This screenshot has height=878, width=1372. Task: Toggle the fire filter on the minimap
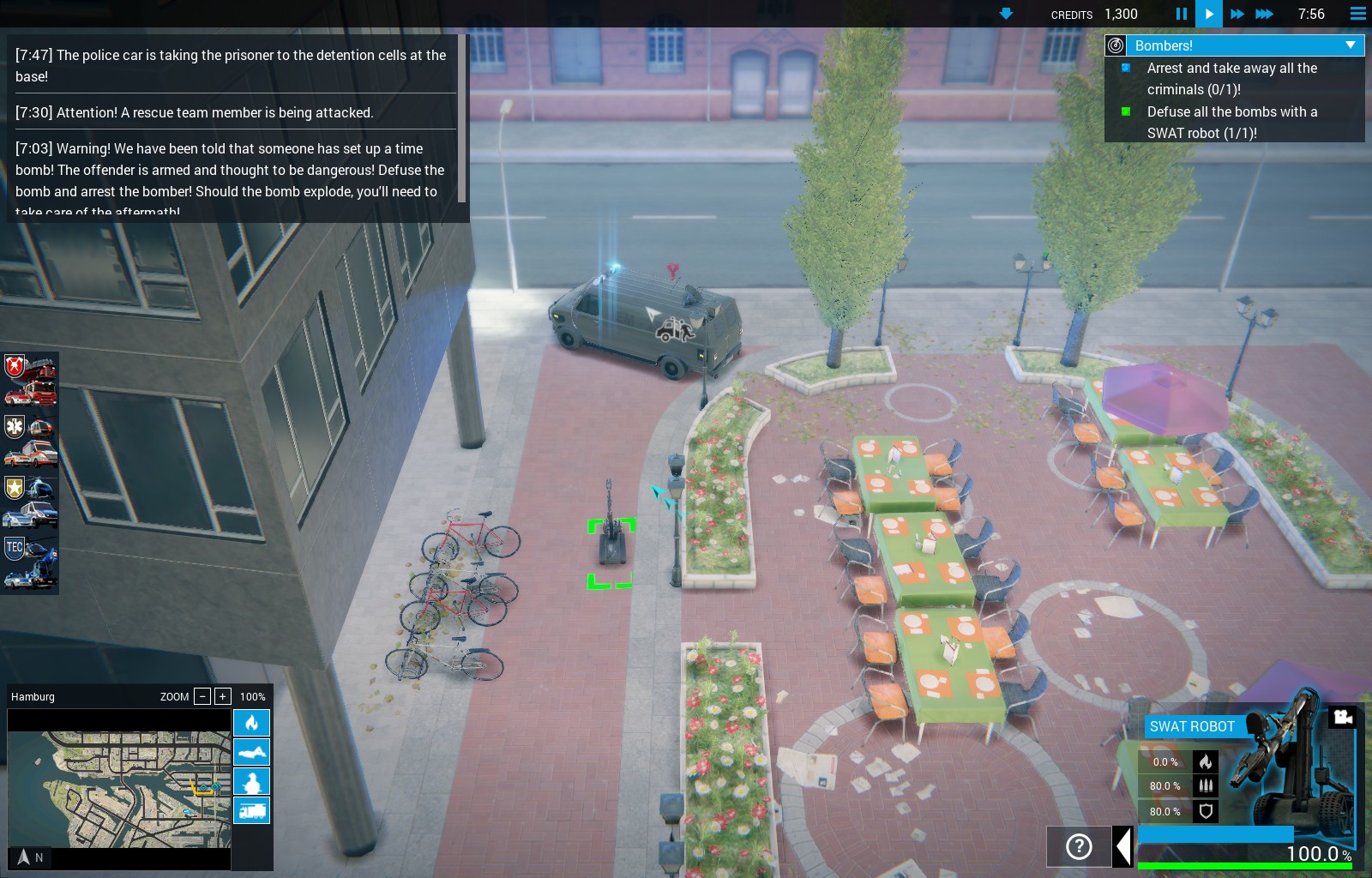[x=252, y=723]
